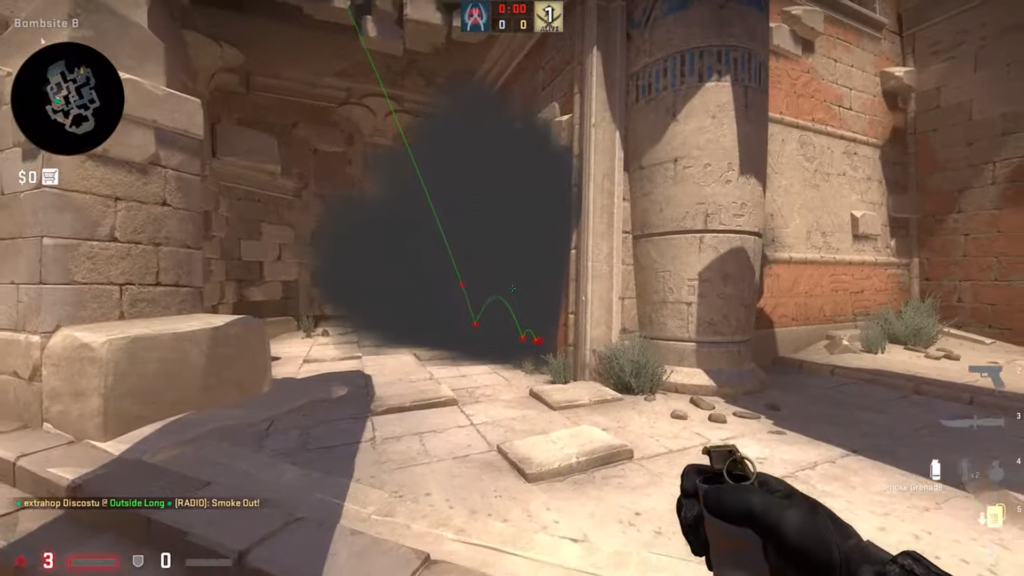This screenshot has height=576, width=1024.
Task: Open the buy menu shopping cart icon
Action: (x=50, y=177)
